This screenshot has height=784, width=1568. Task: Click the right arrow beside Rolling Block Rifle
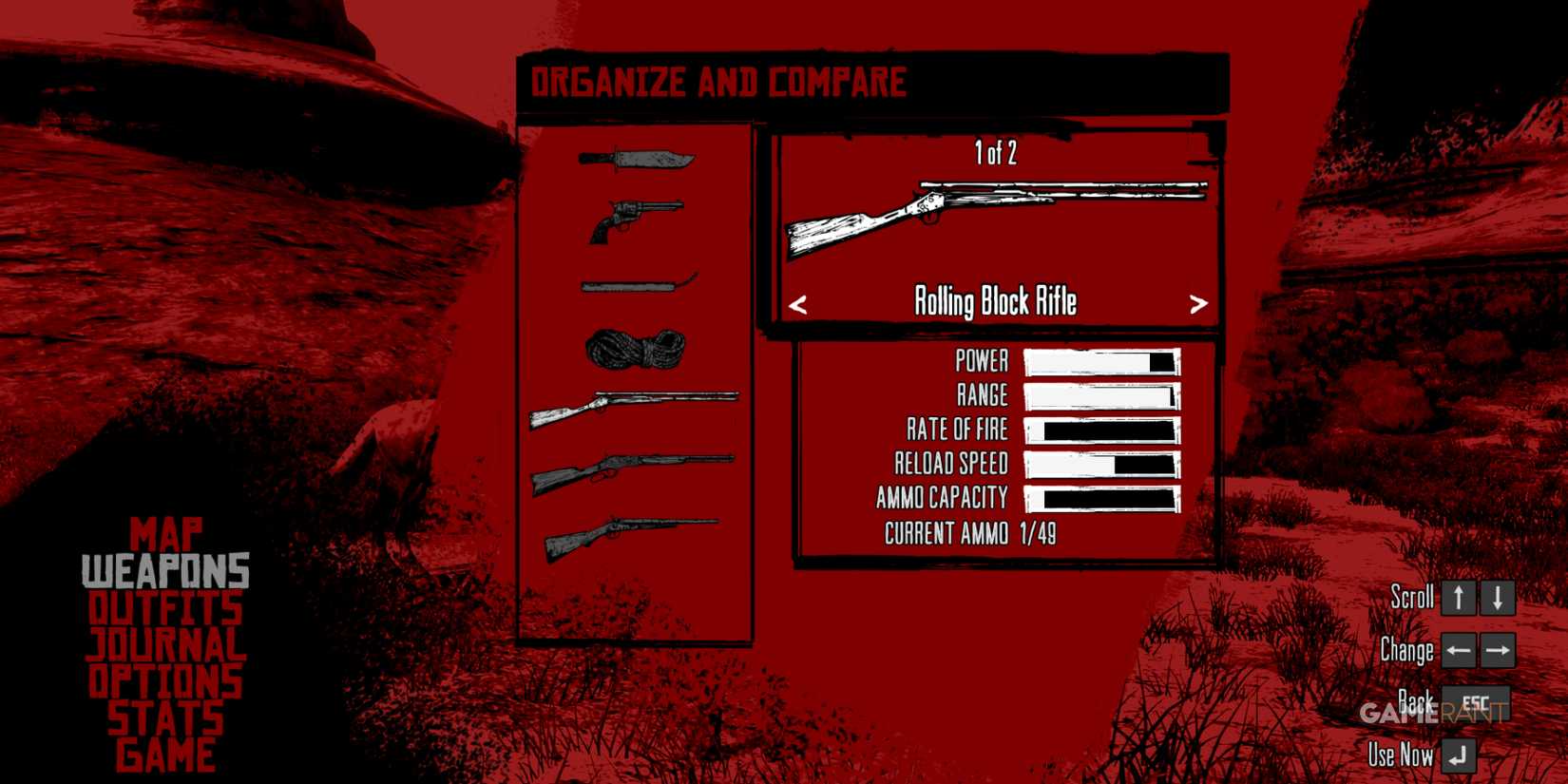coord(1199,304)
